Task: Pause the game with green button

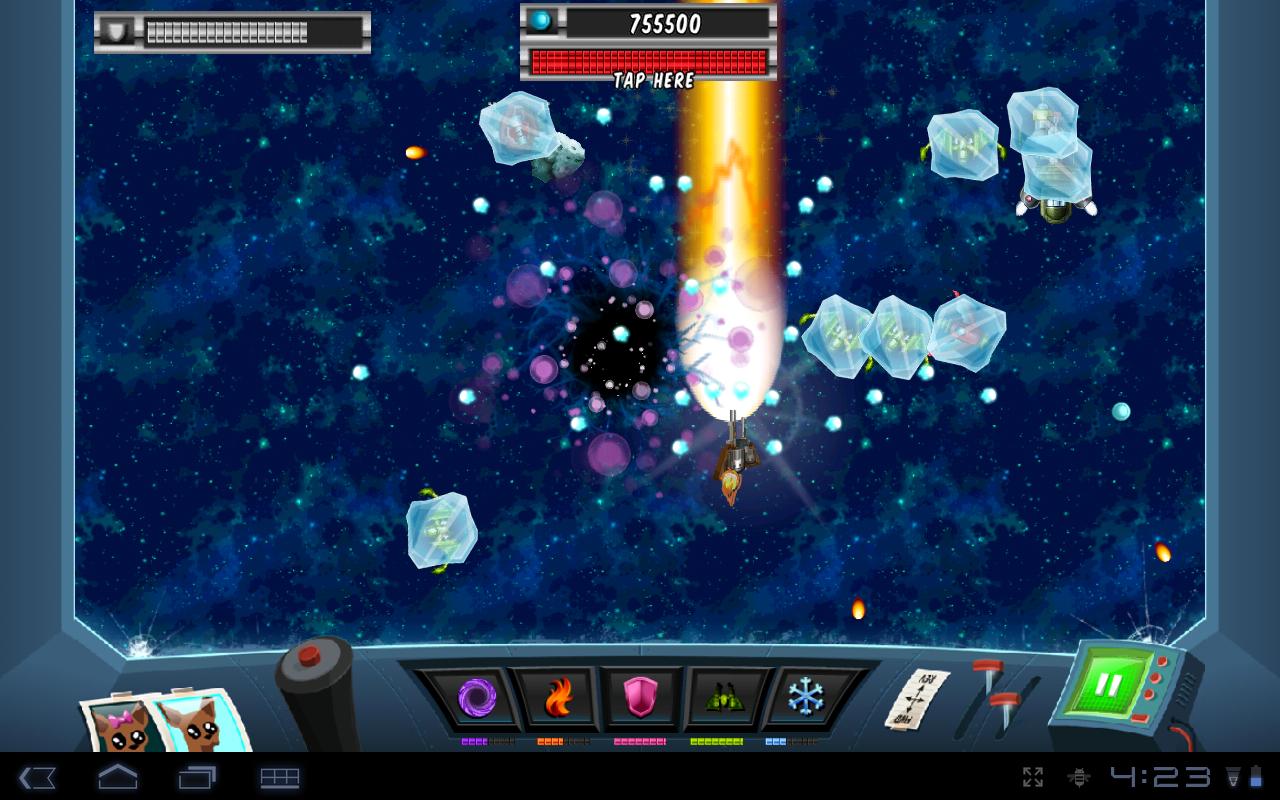Action: pos(1108,686)
